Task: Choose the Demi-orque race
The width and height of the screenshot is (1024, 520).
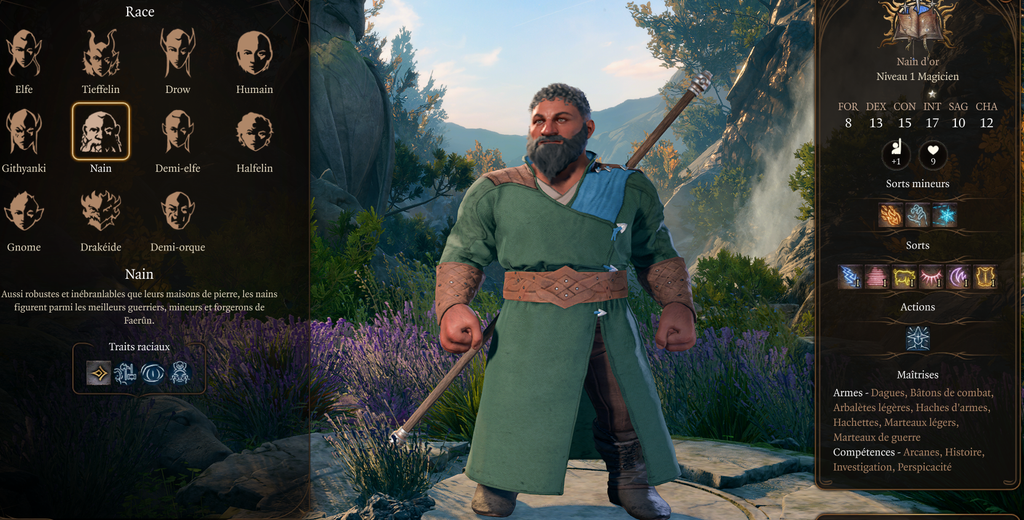Action: pyautogui.click(x=178, y=210)
